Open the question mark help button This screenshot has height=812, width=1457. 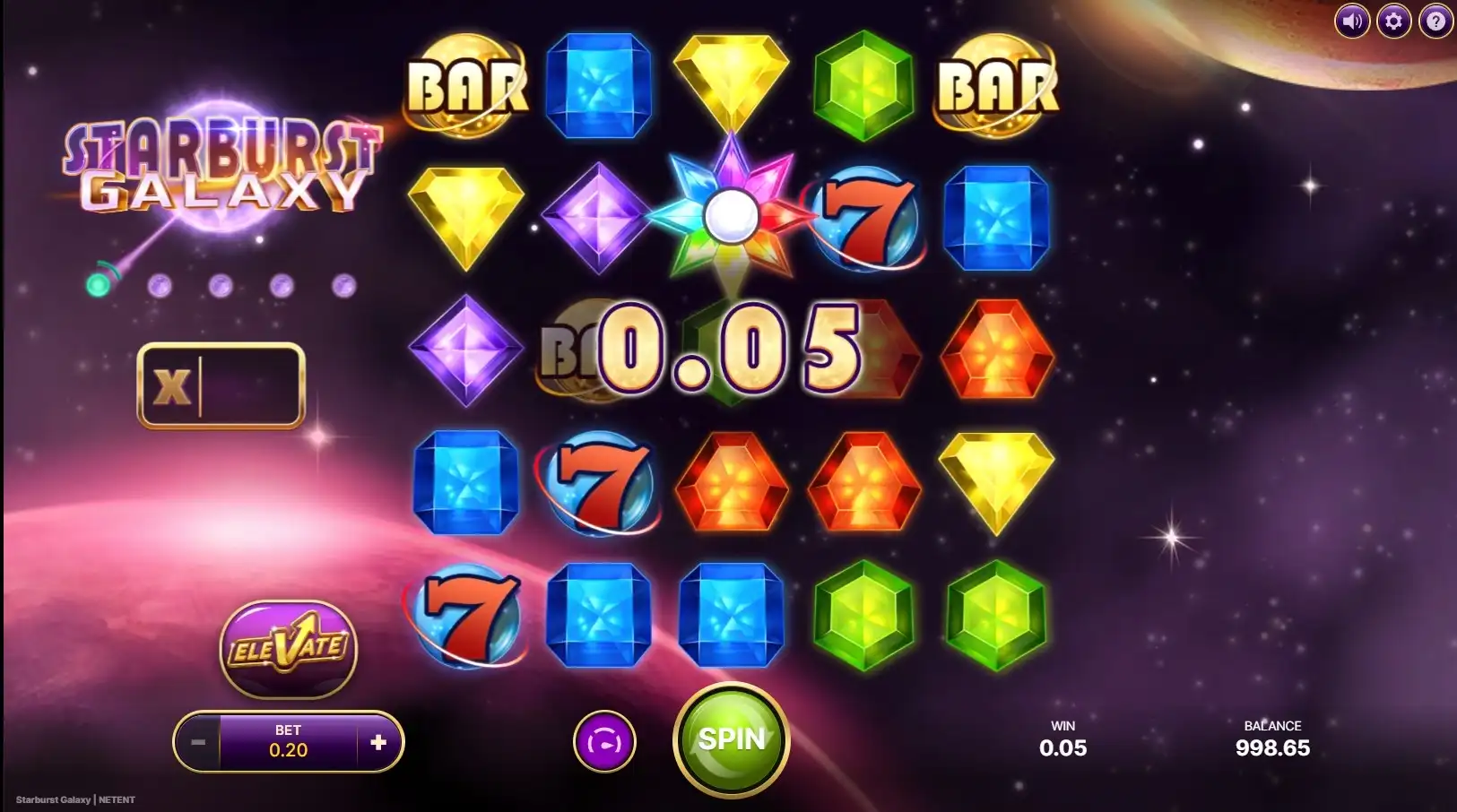coord(1435,21)
